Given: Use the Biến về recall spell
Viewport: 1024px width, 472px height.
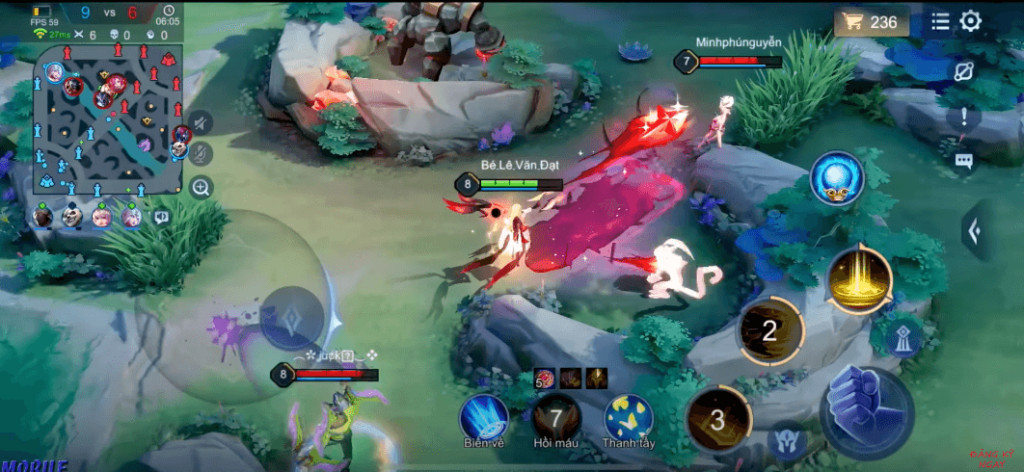Looking at the screenshot, I should tap(483, 417).
